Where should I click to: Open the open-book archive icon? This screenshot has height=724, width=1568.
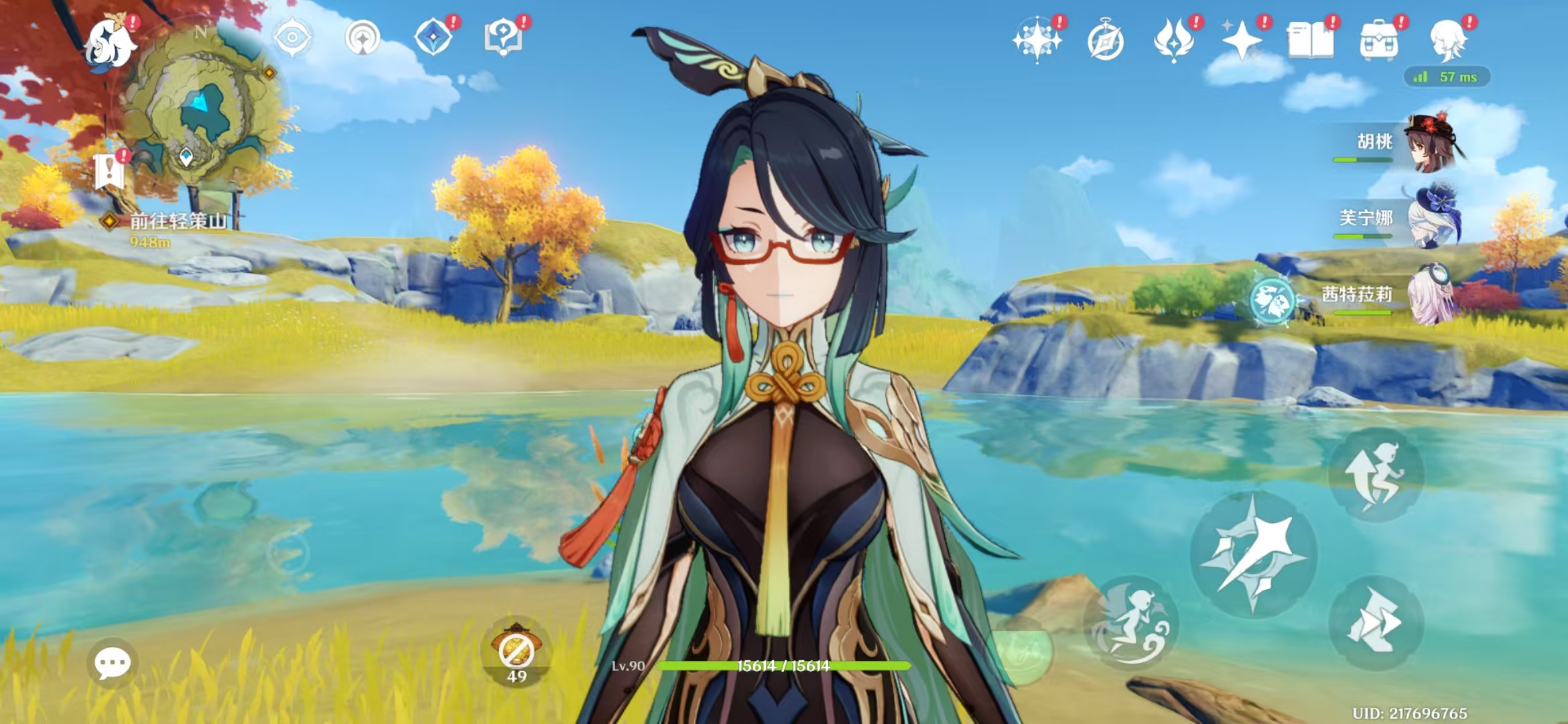pos(1310,40)
